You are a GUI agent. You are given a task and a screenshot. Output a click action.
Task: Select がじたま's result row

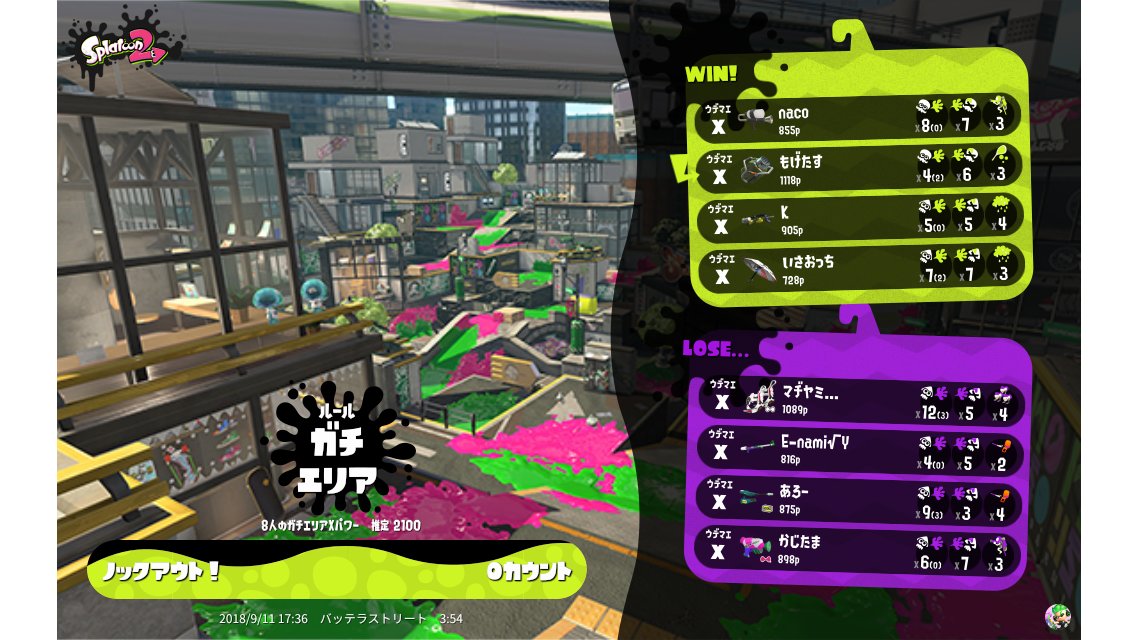pos(858,551)
